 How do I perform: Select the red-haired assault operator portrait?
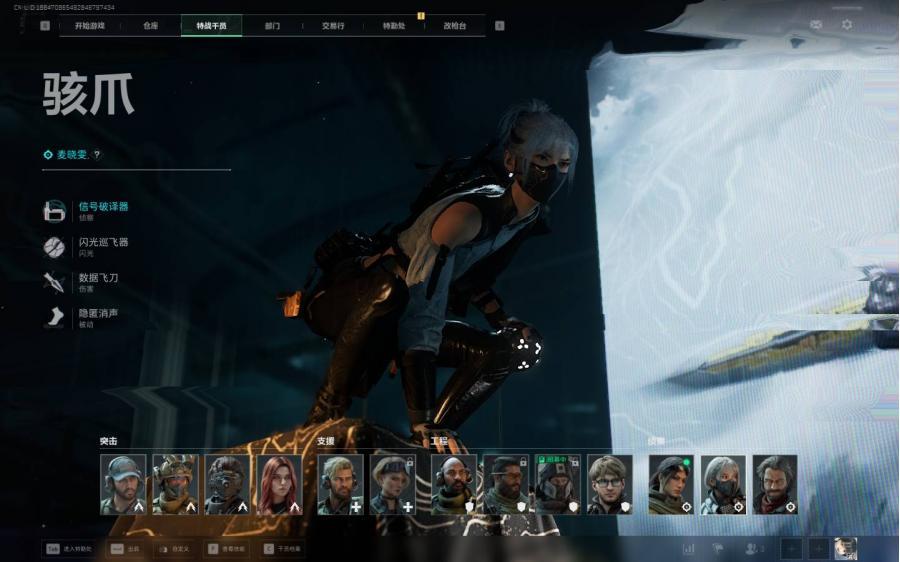point(279,484)
